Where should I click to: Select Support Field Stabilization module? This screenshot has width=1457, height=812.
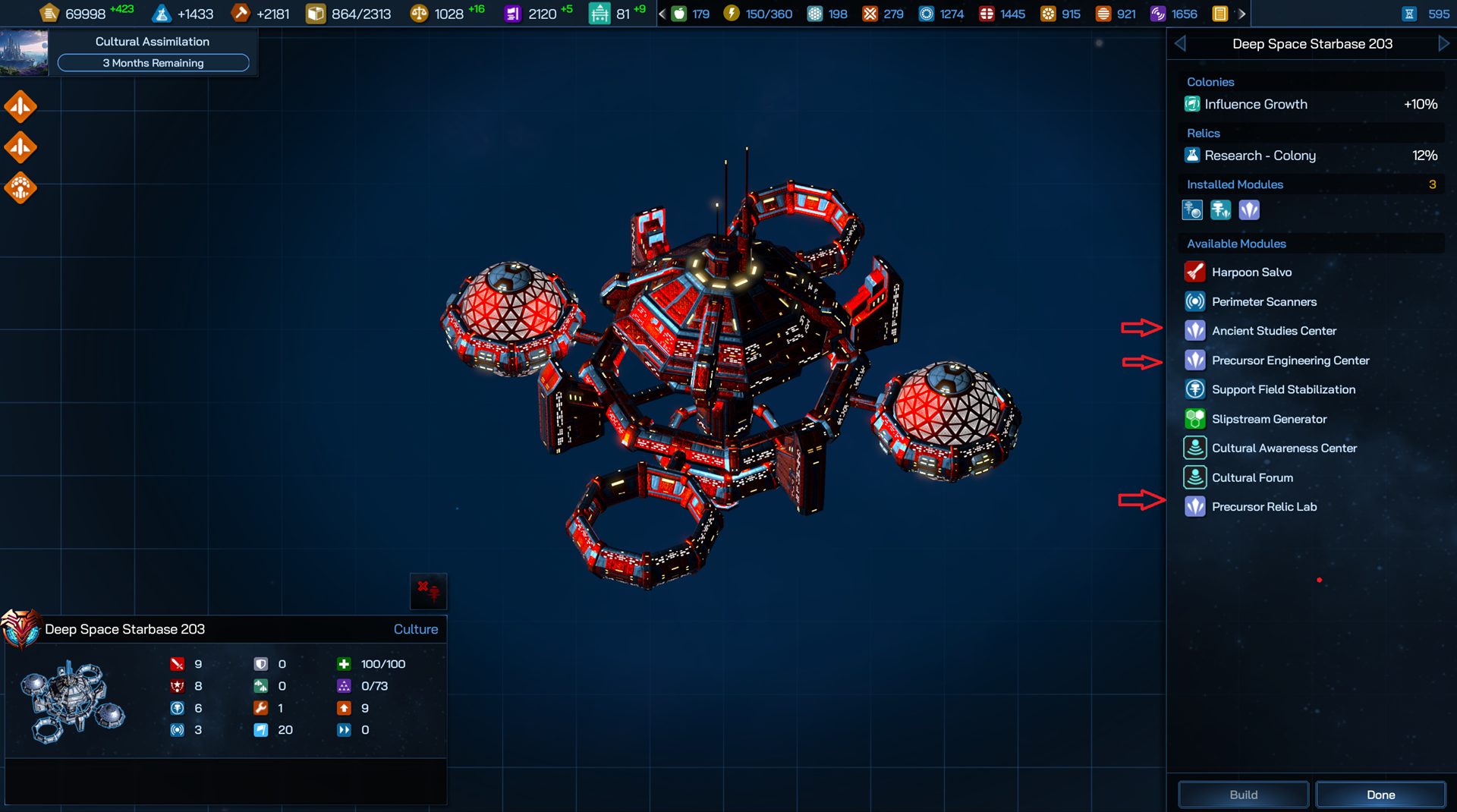(x=1282, y=389)
